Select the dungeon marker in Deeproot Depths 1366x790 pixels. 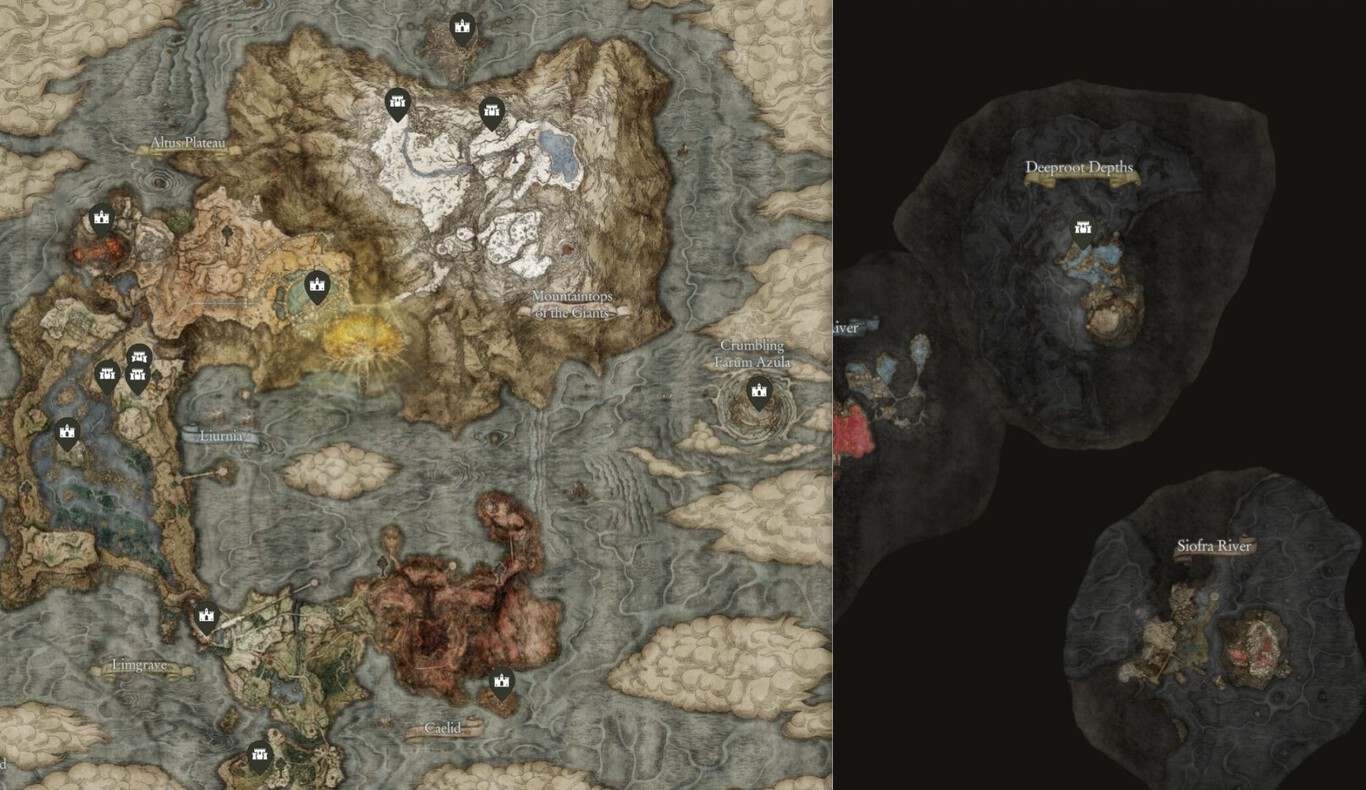[x=1081, y=227]
